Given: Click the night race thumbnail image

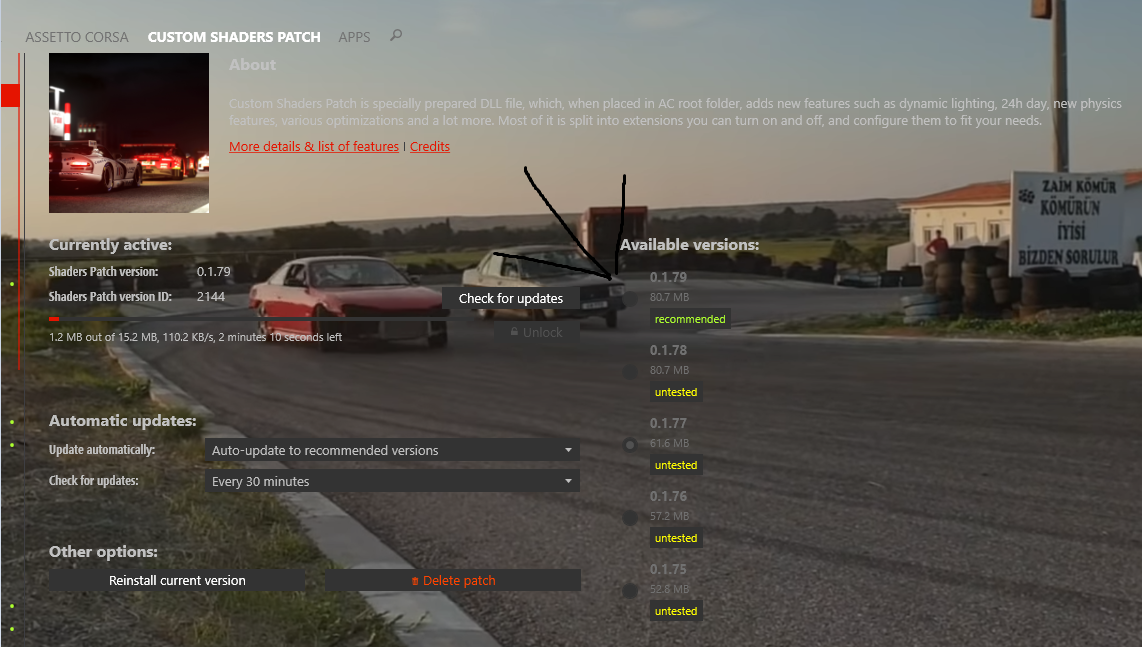Looking at the screenshot, I should (129, 133).
